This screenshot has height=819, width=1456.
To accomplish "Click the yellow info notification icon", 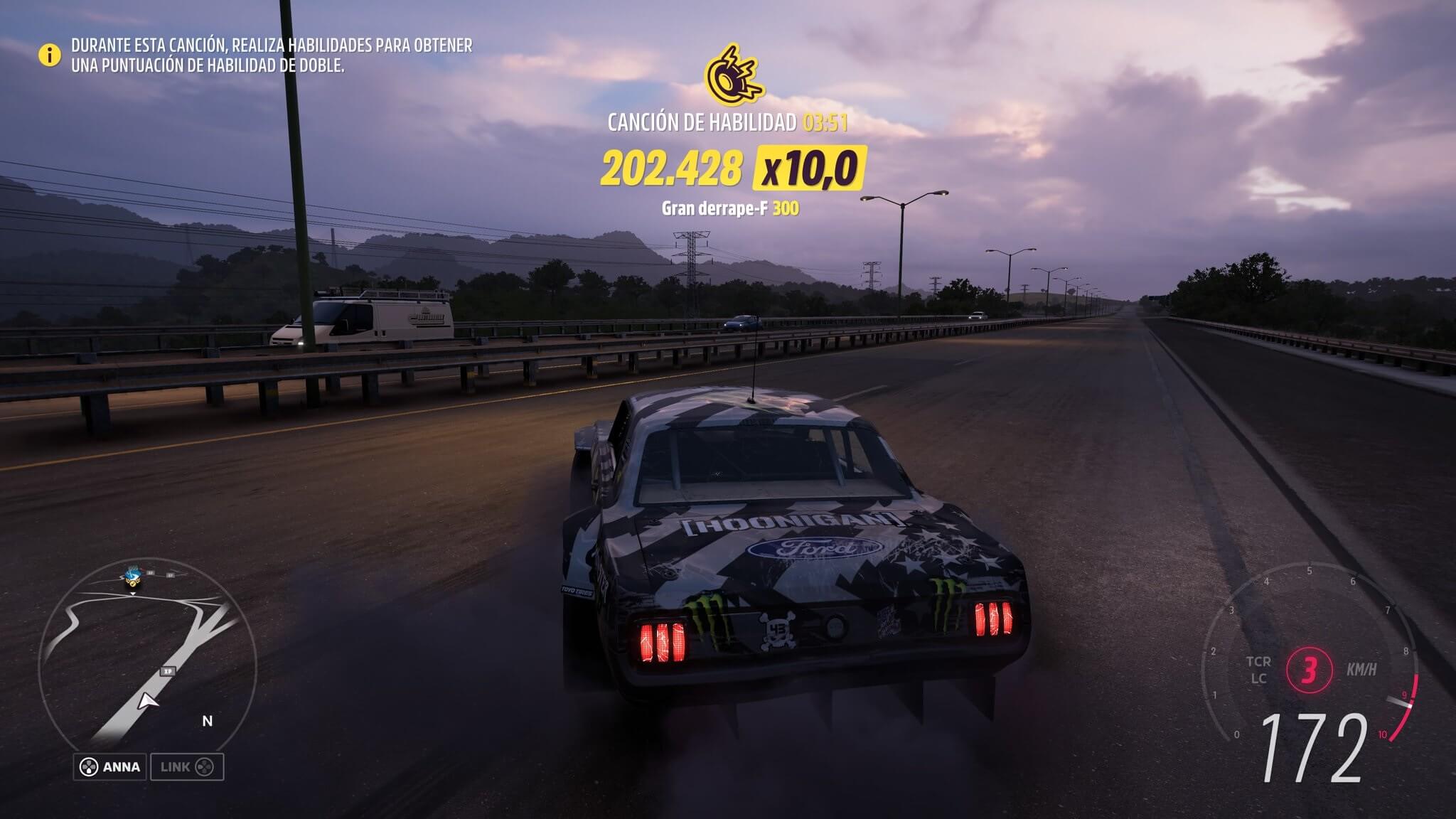I will coord(50,55).
